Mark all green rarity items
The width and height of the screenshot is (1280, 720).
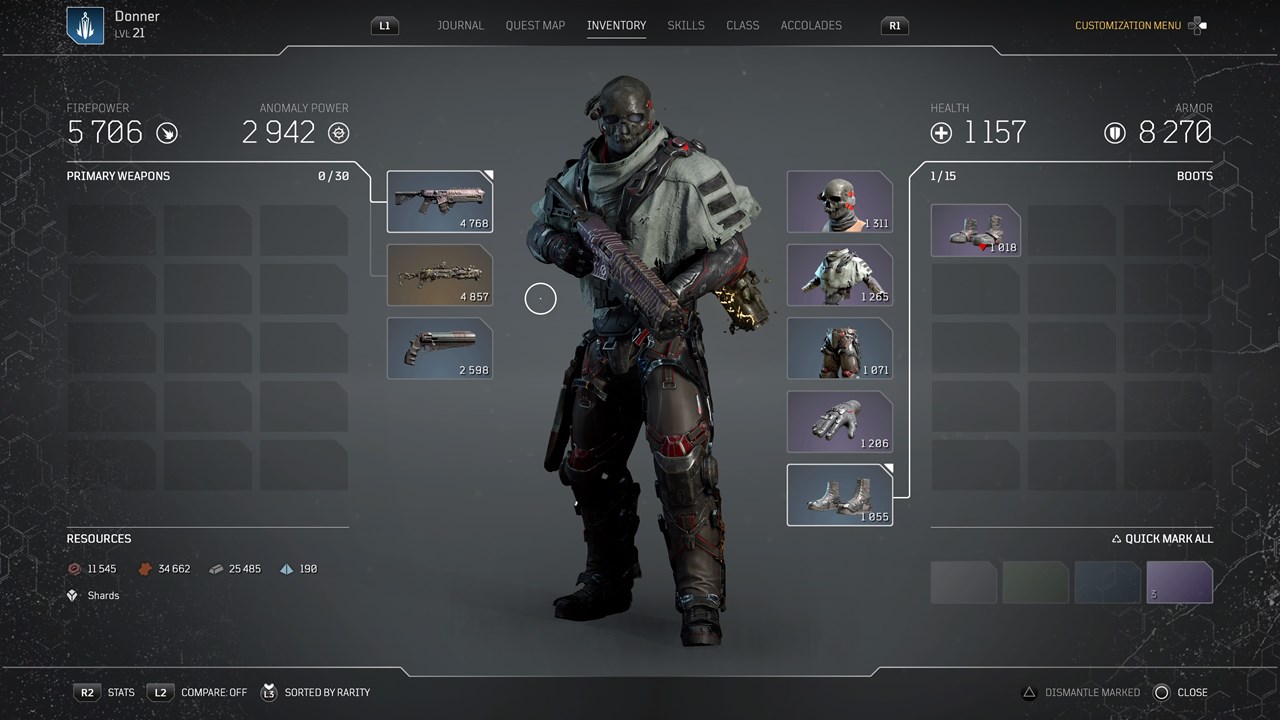click(x=1035, y=582)
